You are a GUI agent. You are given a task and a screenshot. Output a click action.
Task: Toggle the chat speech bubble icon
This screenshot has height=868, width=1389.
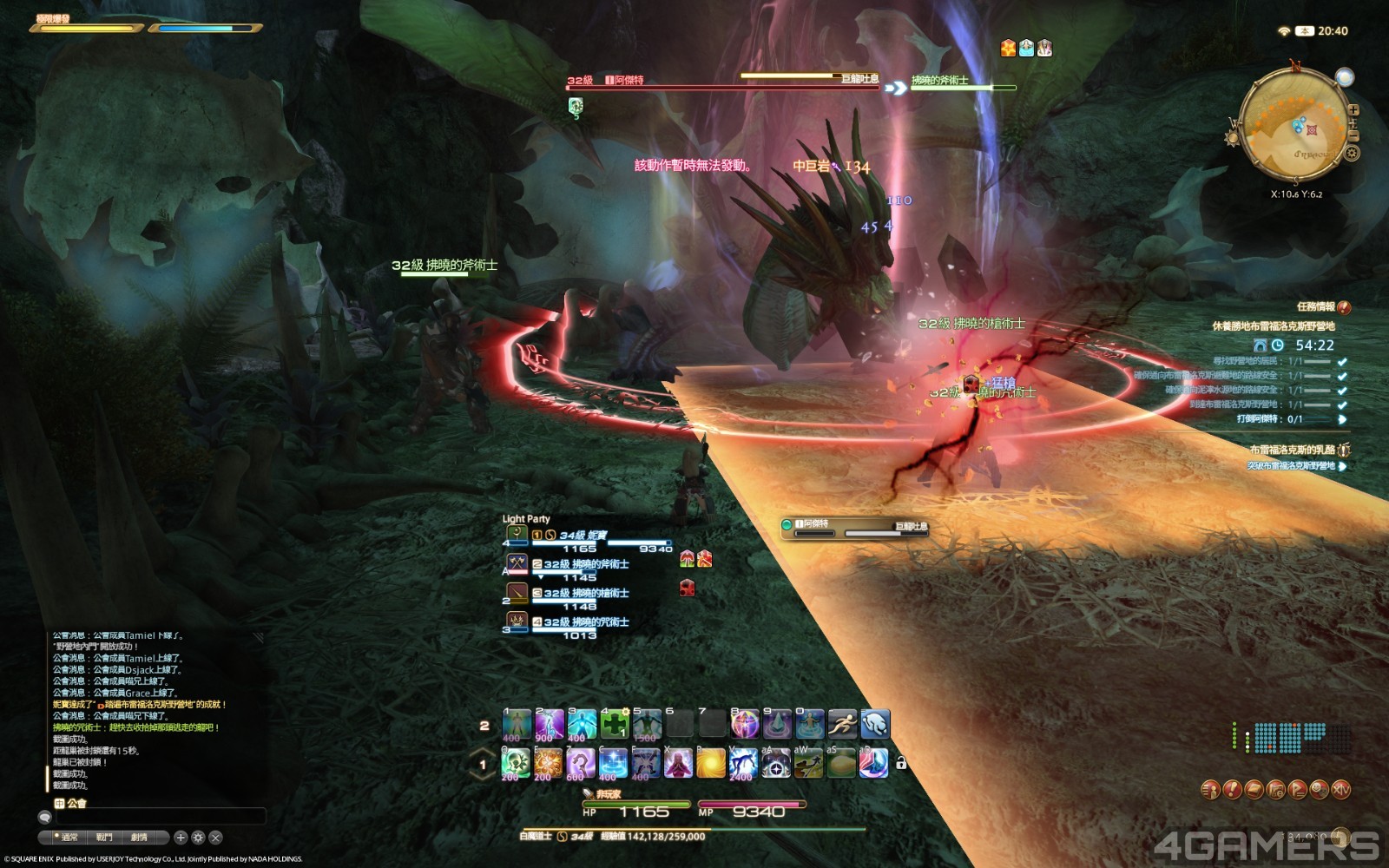coord(44,817)
